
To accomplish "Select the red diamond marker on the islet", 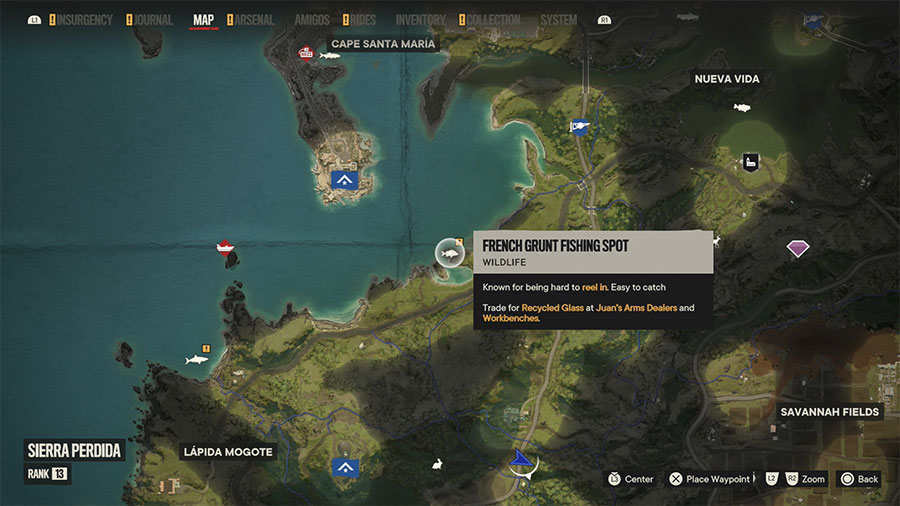I will pos(226,247).
